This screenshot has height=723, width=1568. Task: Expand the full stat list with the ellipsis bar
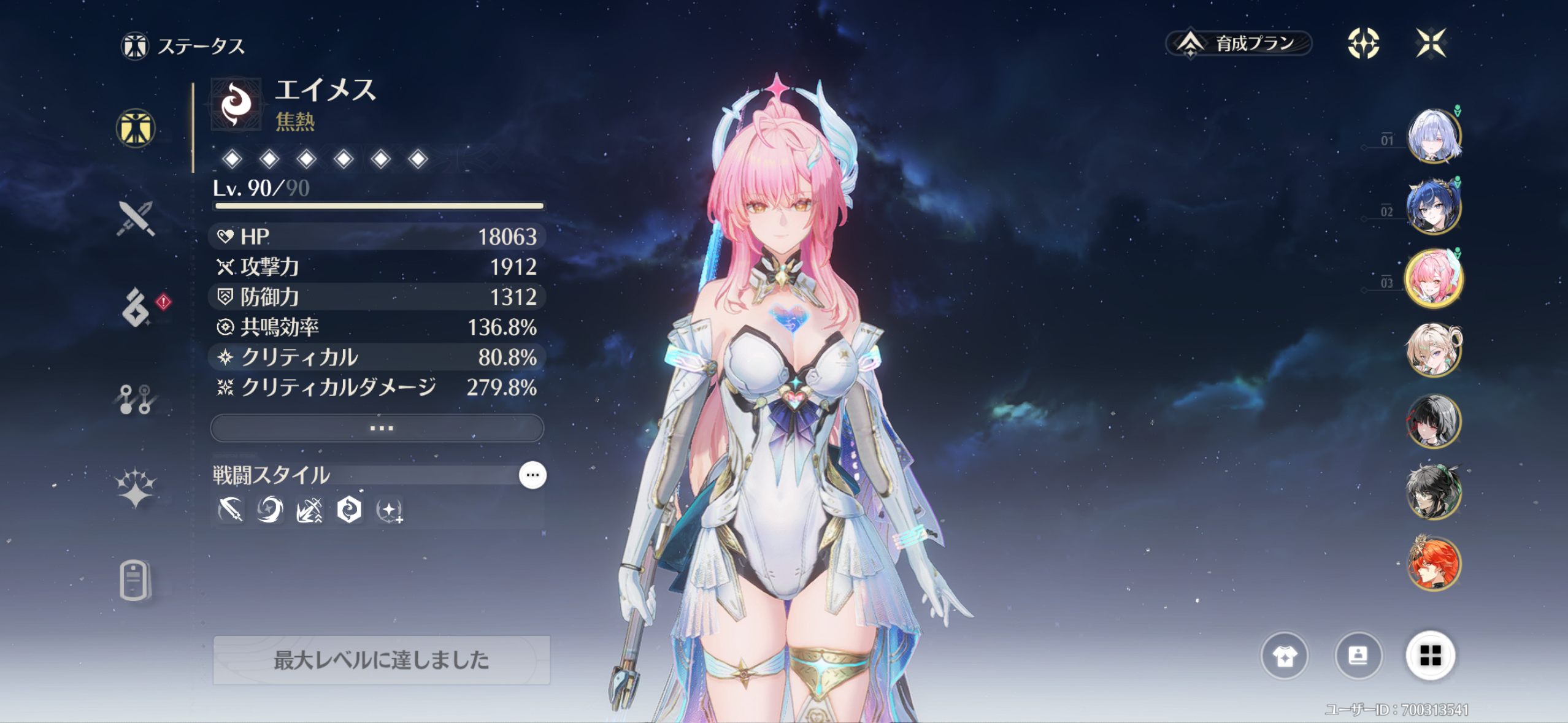pyautogui.click(x=377, y=428)
